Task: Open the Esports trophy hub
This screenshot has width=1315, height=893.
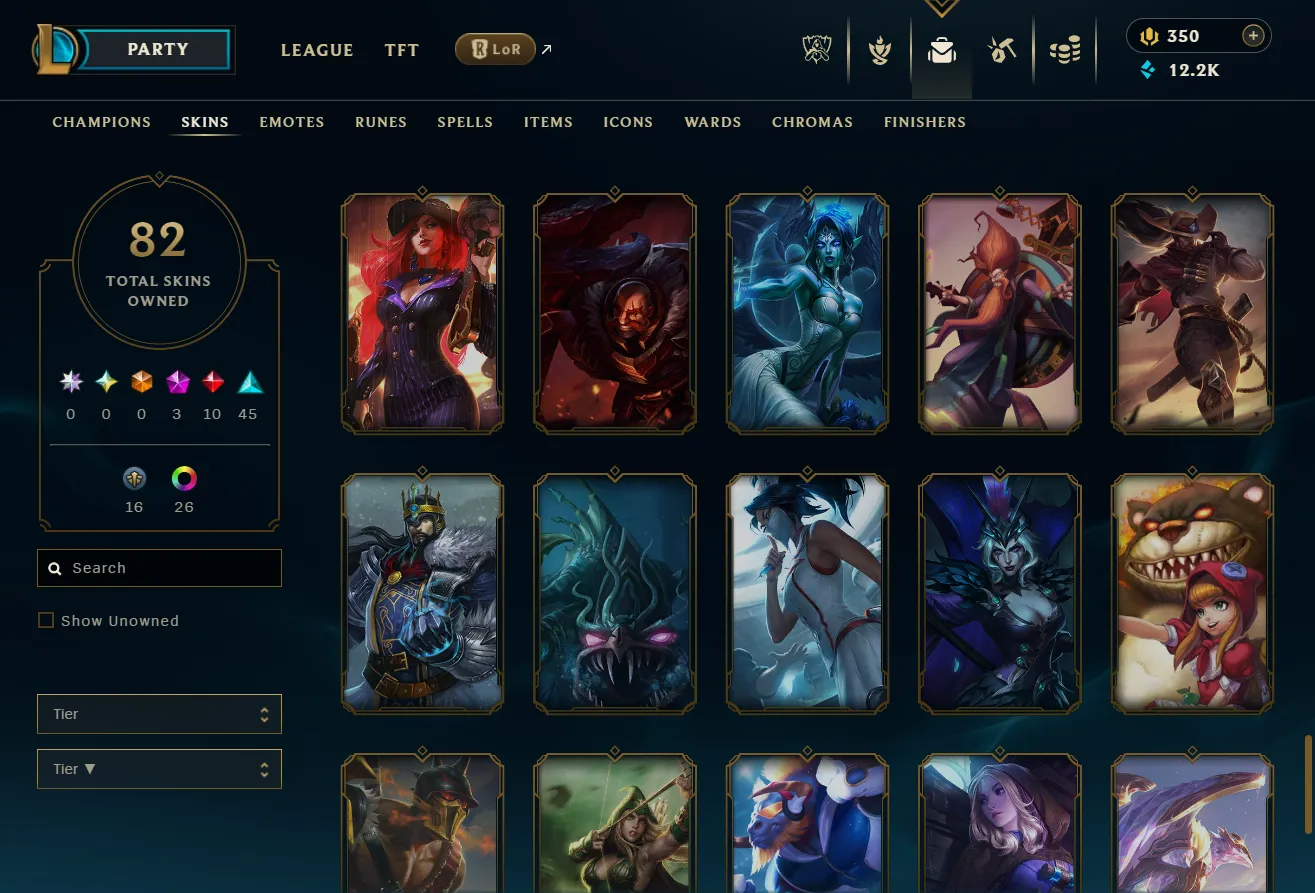Action: click(816, 48)
